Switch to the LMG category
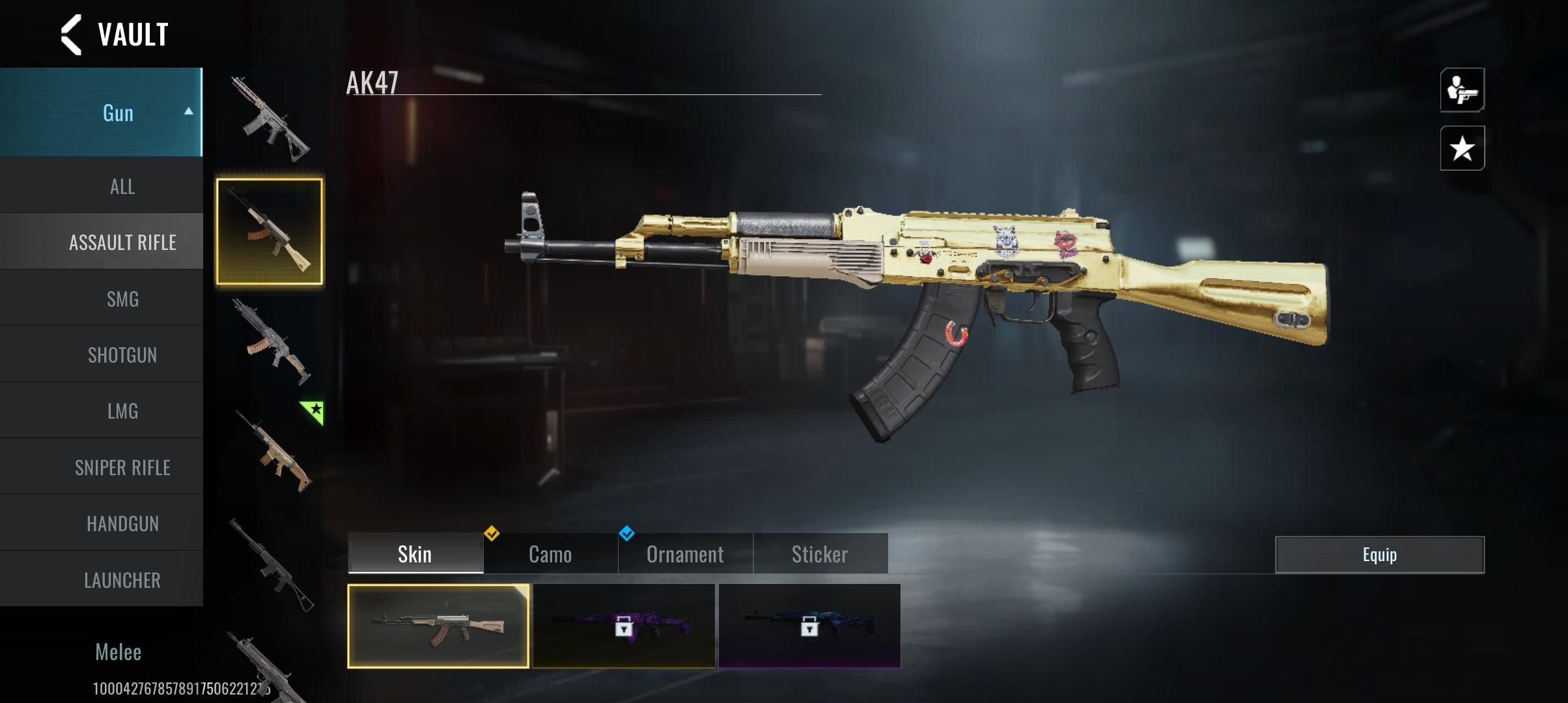 (122, 411)
